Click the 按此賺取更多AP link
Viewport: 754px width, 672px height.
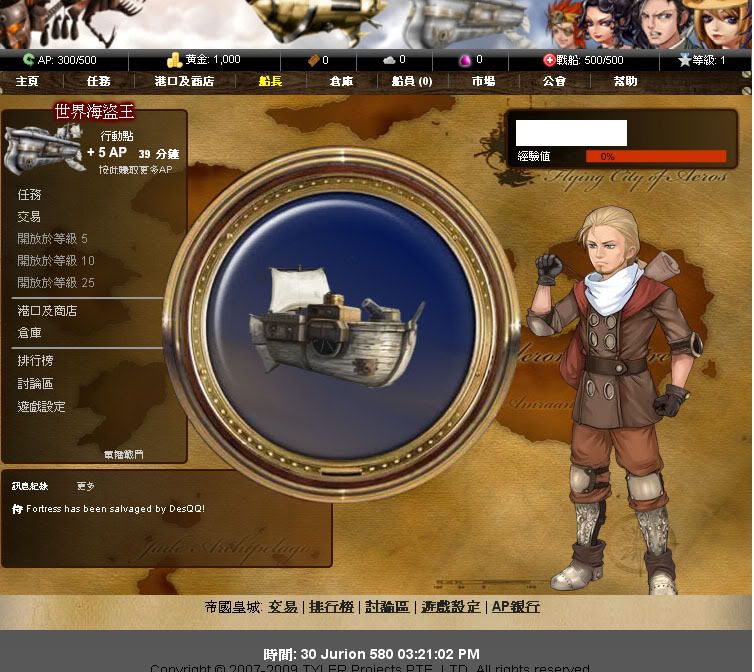coord(135,170)
